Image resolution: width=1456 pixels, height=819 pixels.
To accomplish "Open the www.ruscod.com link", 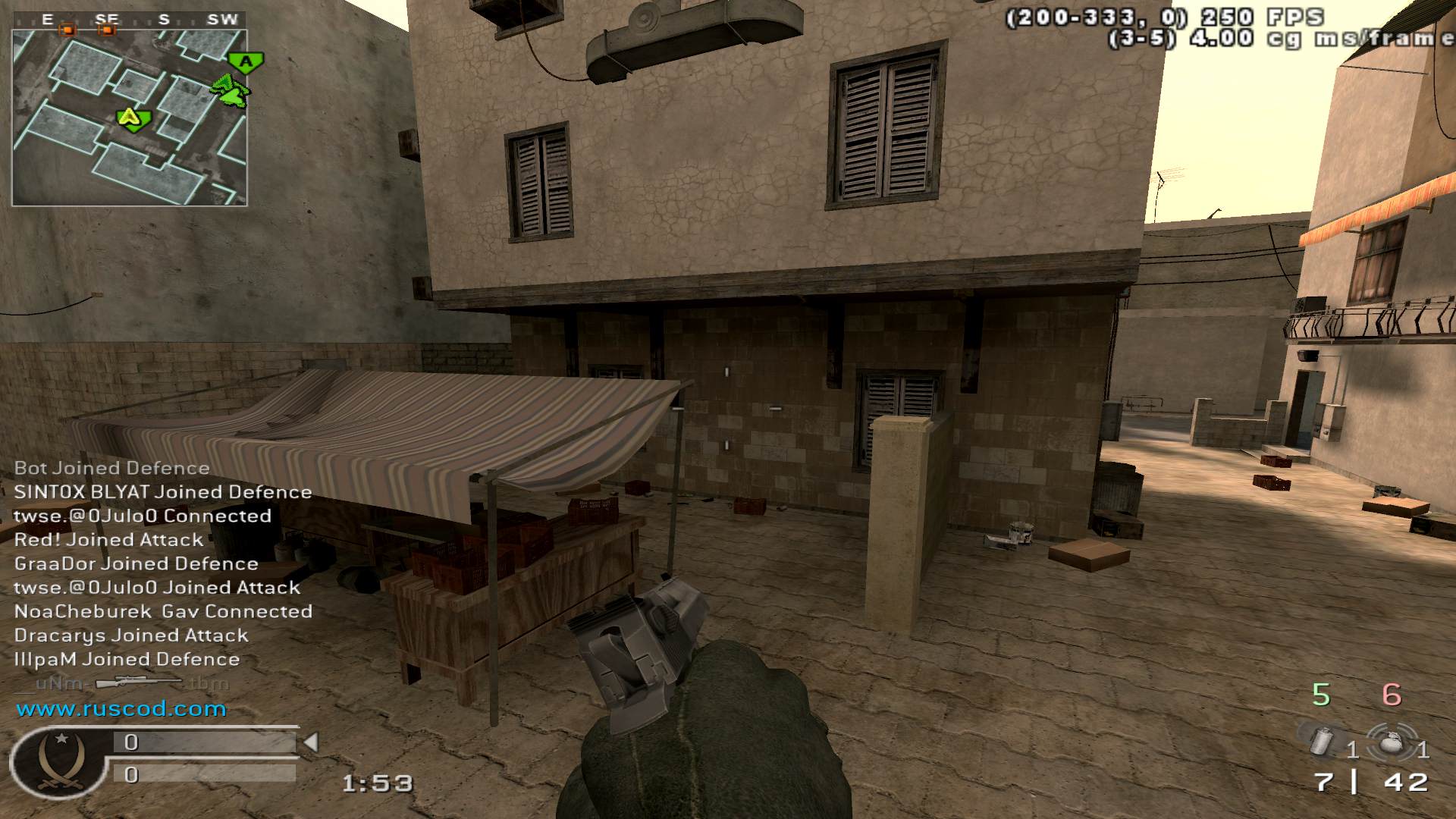I will point(121,709).
